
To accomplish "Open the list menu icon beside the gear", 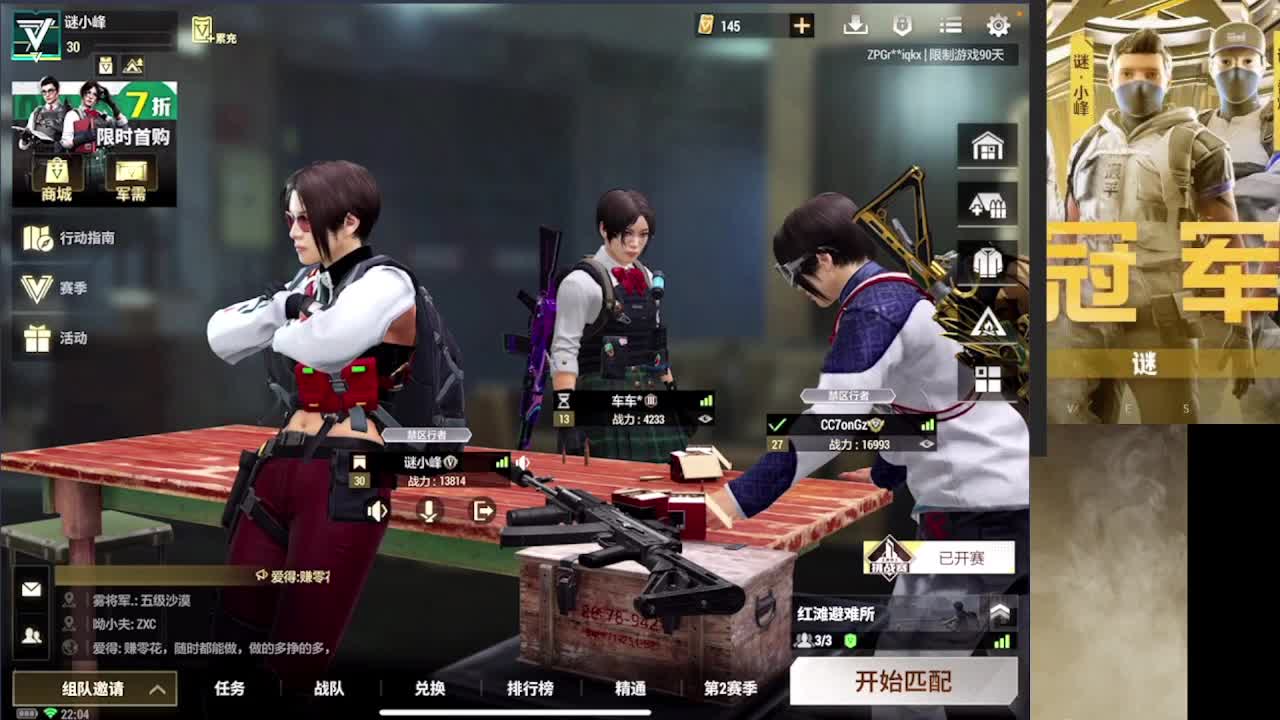I will click(950, 25).
